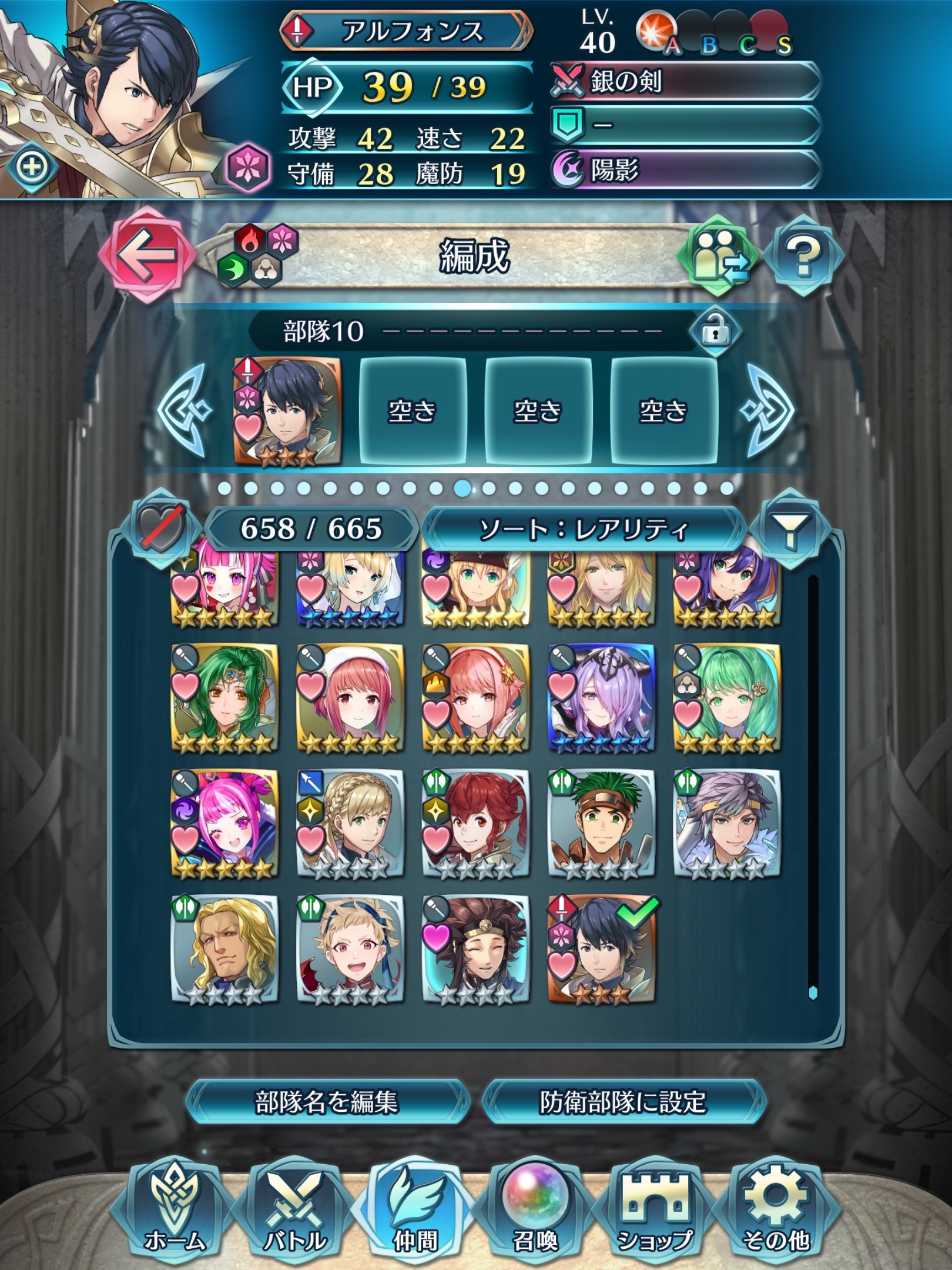Select the checked Alfonse portrait in the list

pyautogui.click(x=601, y=948)
